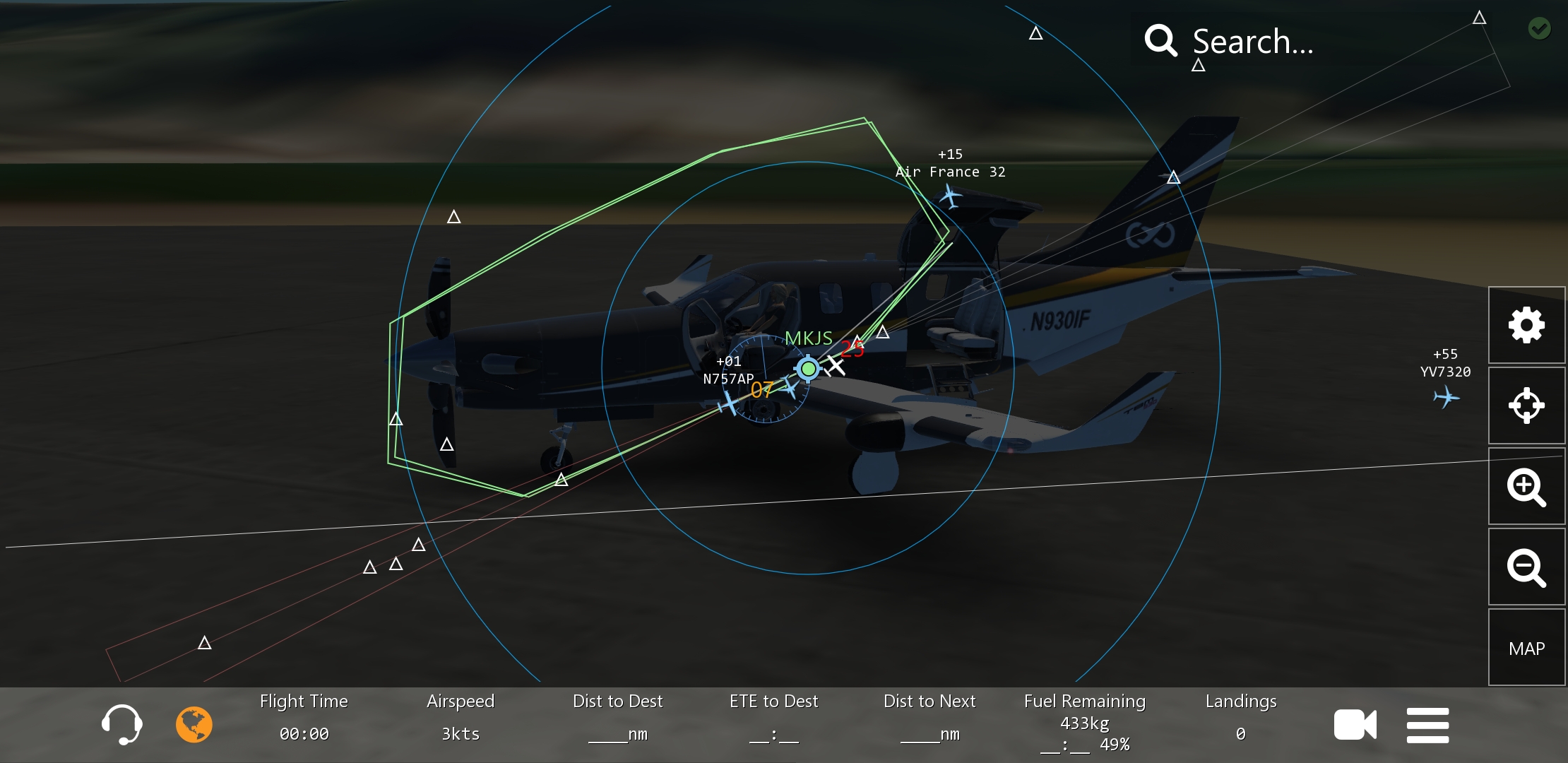
Task: Open the camera view options
Action: point(1355,725)
